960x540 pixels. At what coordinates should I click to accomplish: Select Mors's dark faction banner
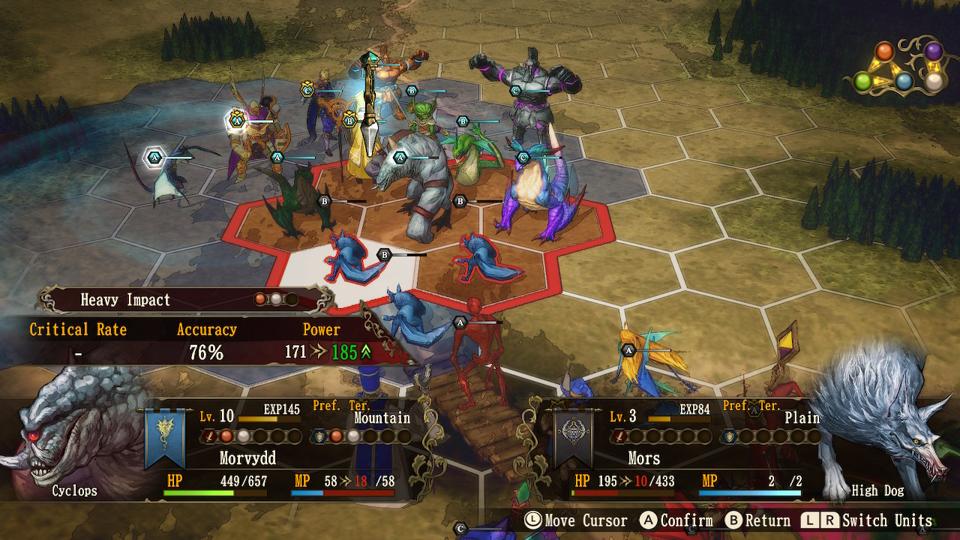tap(572, 439)
